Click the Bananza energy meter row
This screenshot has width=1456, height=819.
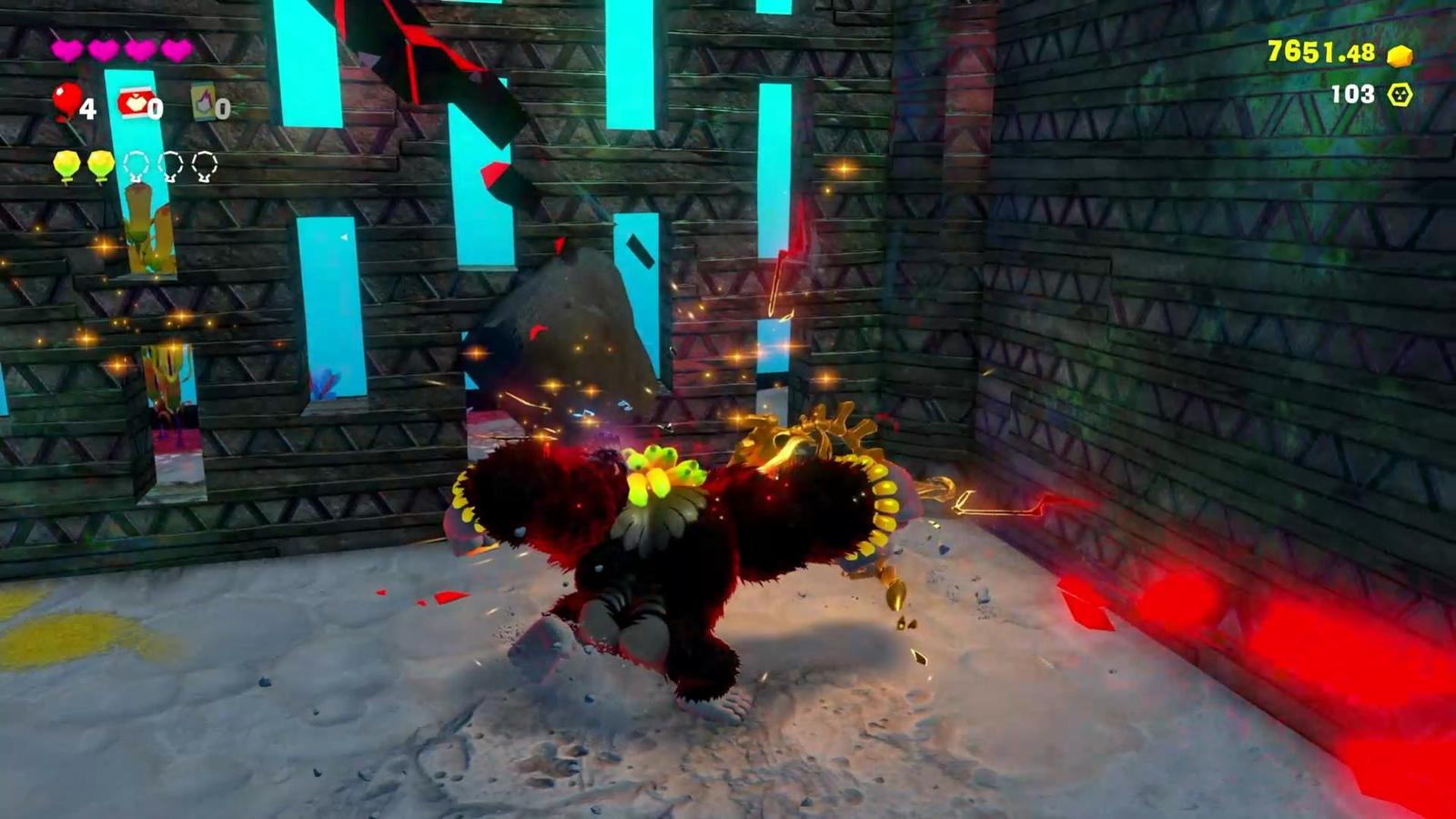[135, 164]
